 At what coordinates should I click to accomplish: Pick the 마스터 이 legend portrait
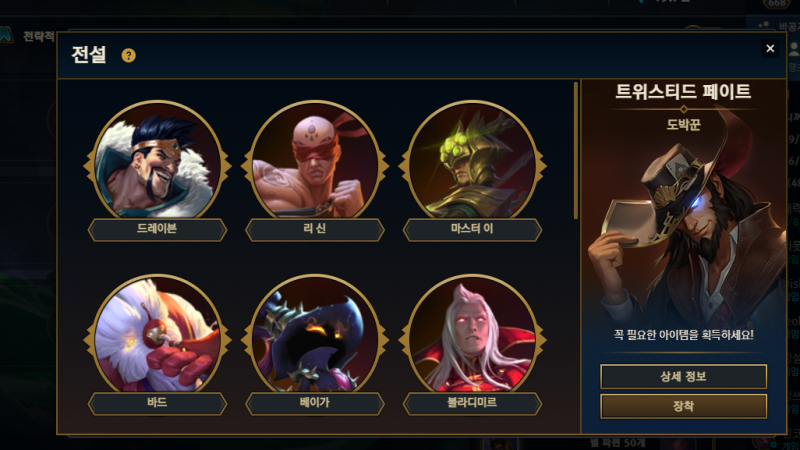473,162
